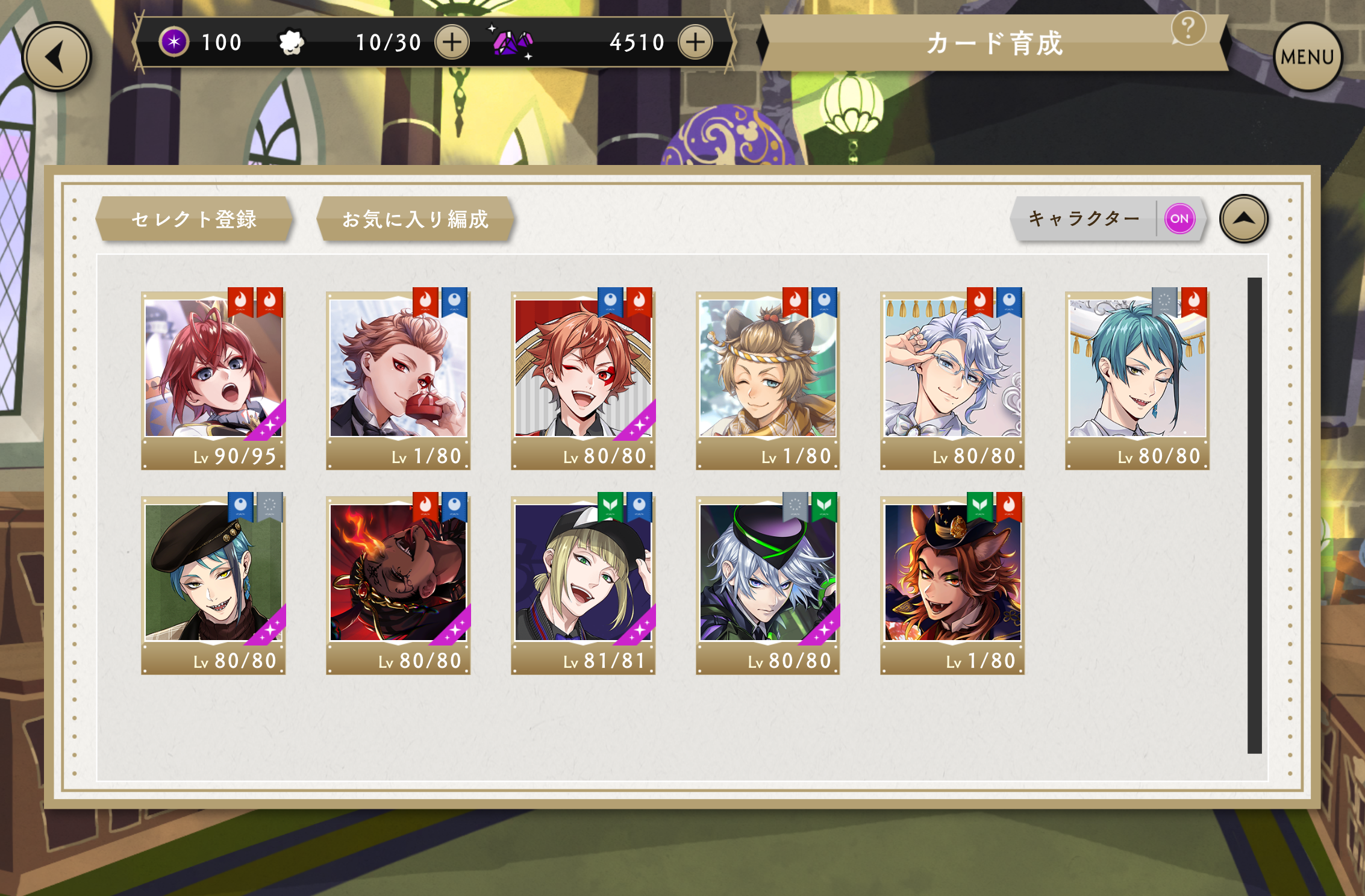
Task: Collapse the list with the up-arrow button
Action: (1243, 219)
